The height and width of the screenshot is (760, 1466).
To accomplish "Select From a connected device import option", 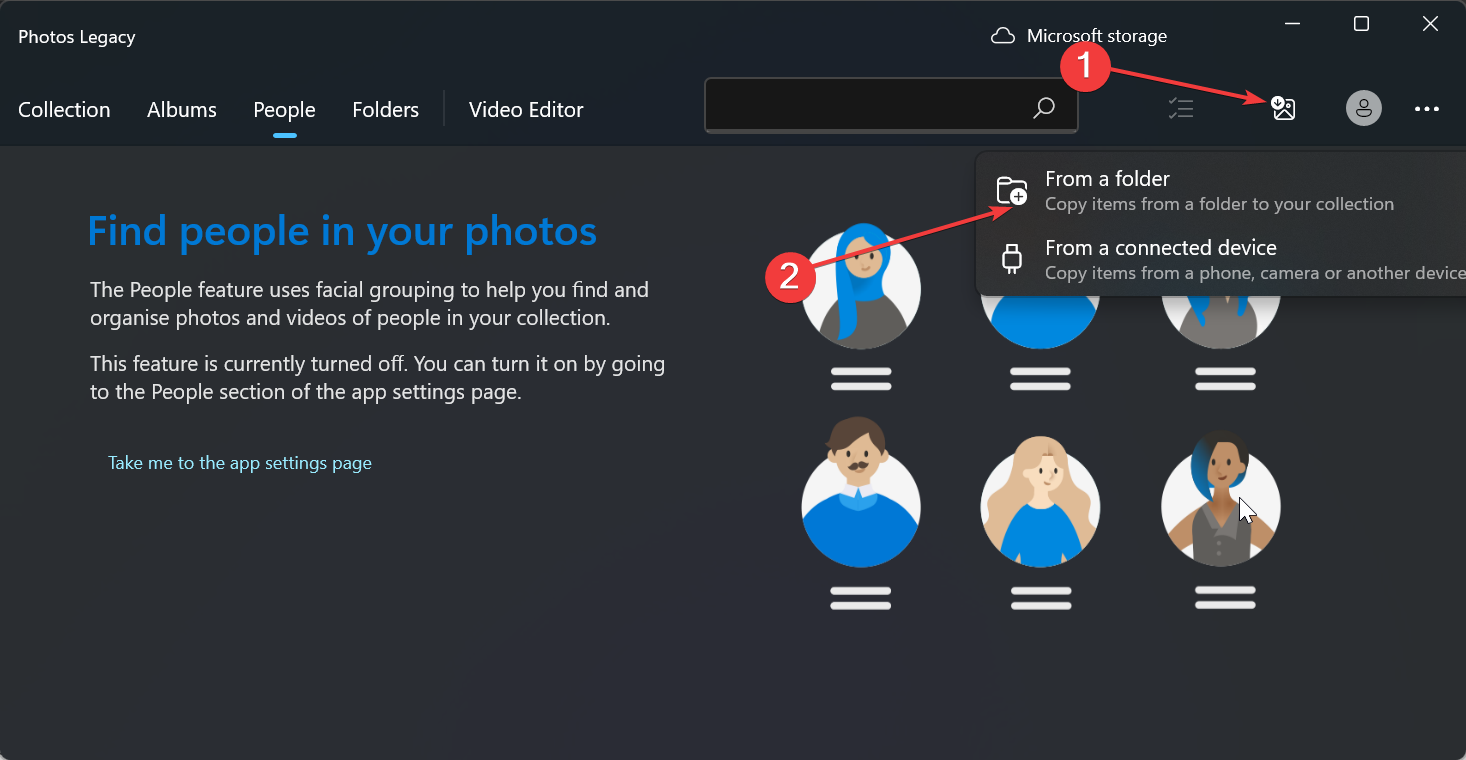I will pyautogui.click(x=1160, y=247).
